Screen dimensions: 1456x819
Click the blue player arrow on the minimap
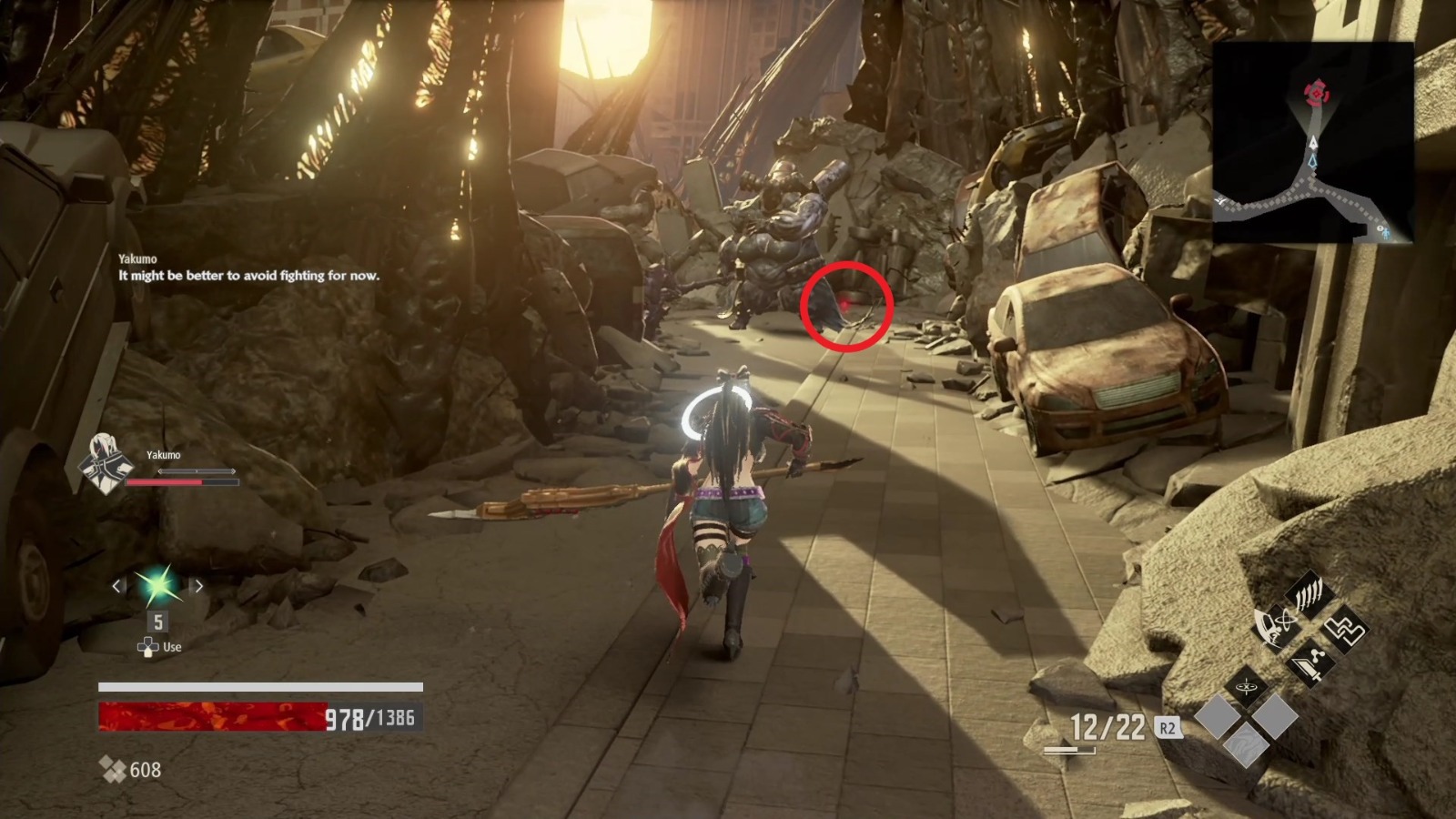pos(1313,160)
